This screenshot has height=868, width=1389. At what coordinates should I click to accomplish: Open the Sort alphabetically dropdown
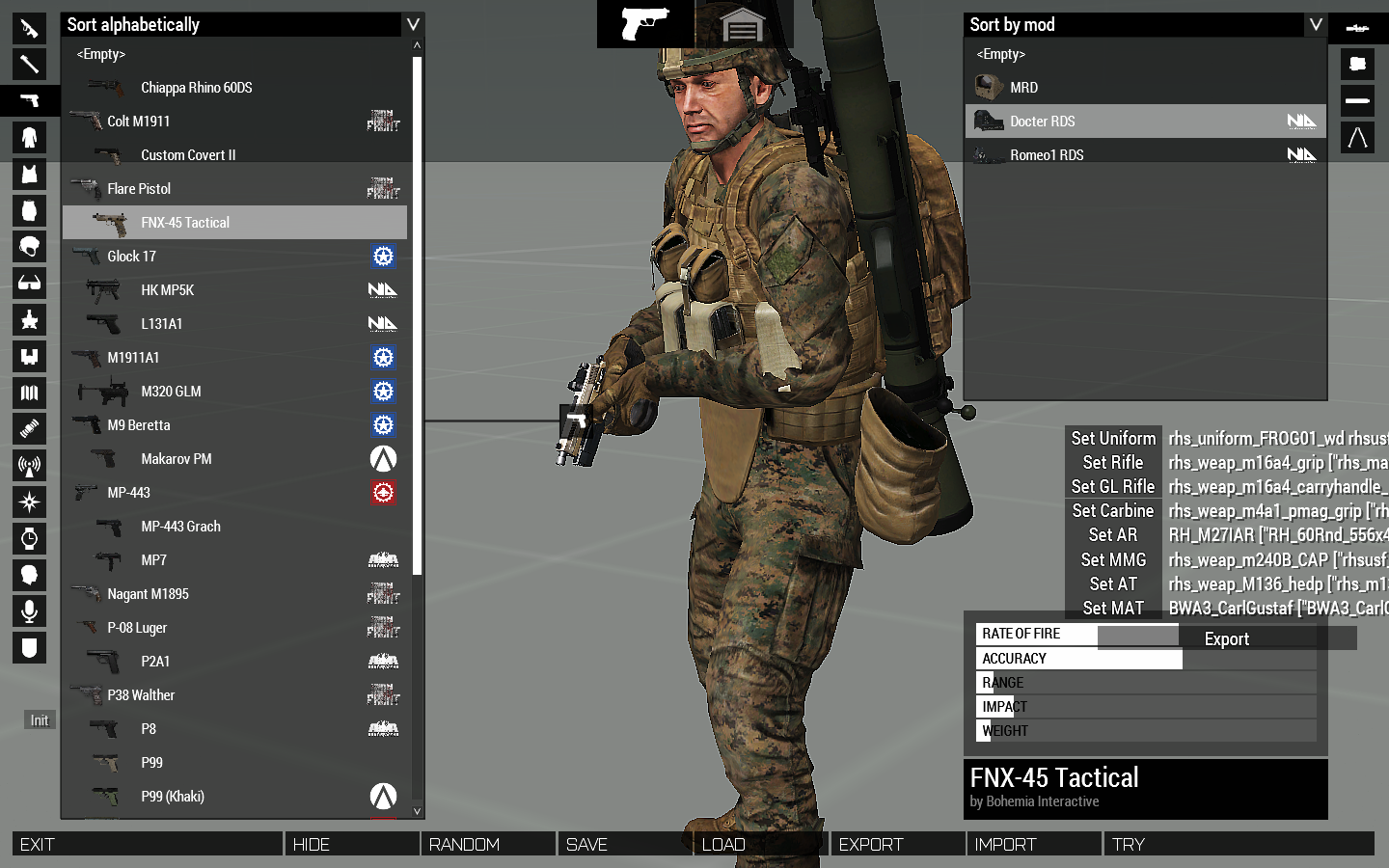(x=231, y=24)
